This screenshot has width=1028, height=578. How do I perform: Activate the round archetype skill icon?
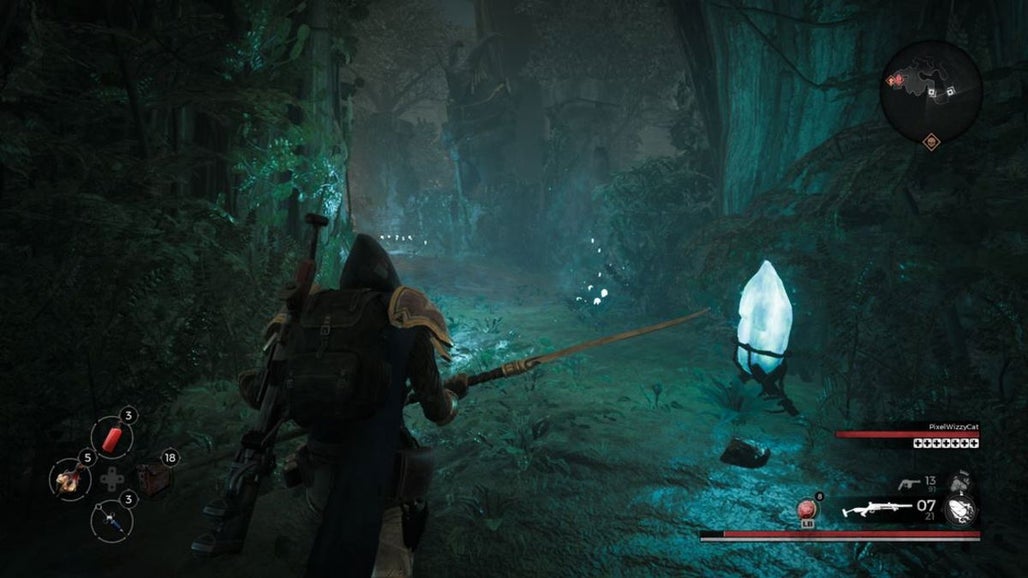[x=960, y=510]
